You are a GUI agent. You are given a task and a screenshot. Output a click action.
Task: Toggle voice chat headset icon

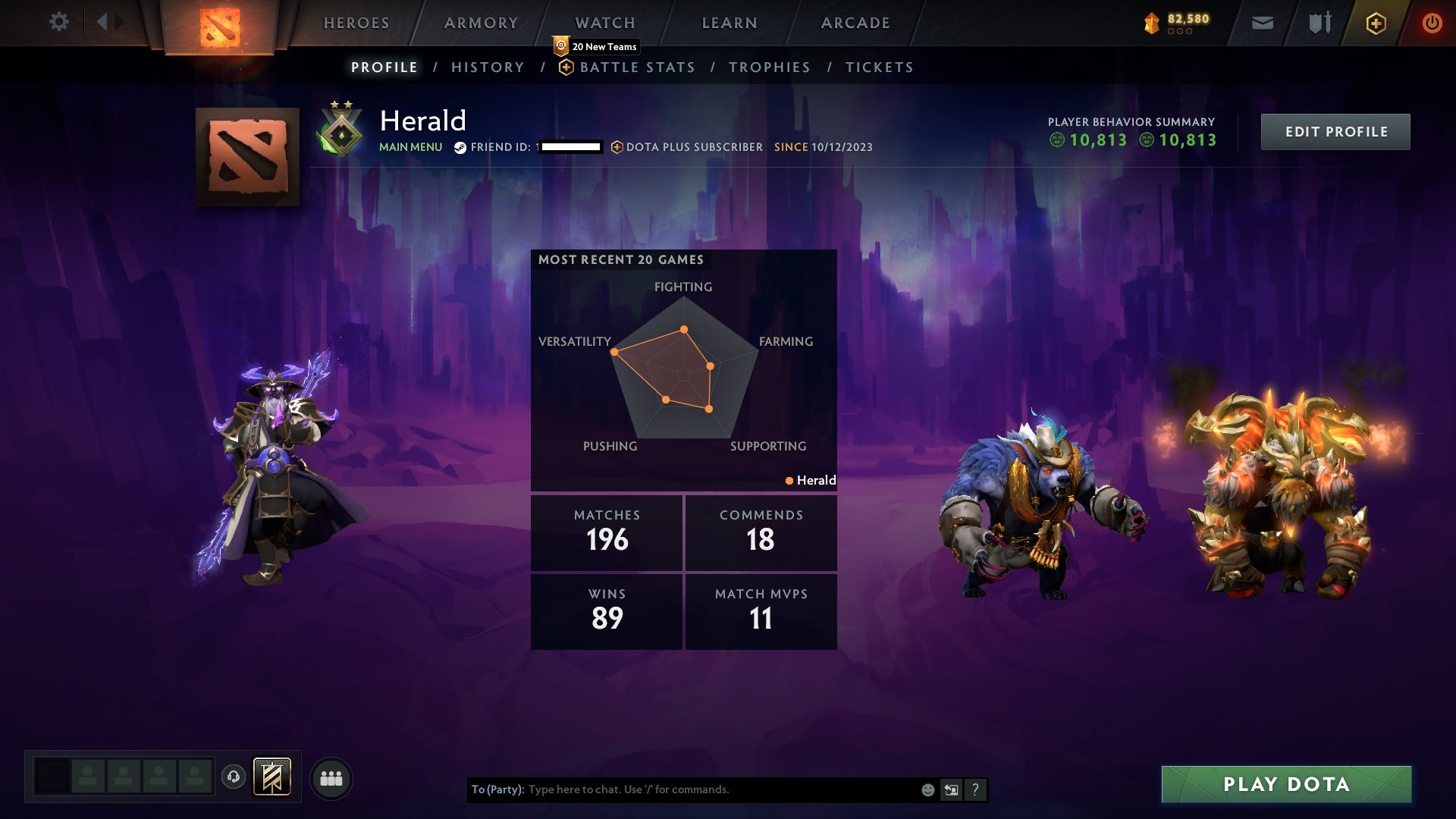234,777
